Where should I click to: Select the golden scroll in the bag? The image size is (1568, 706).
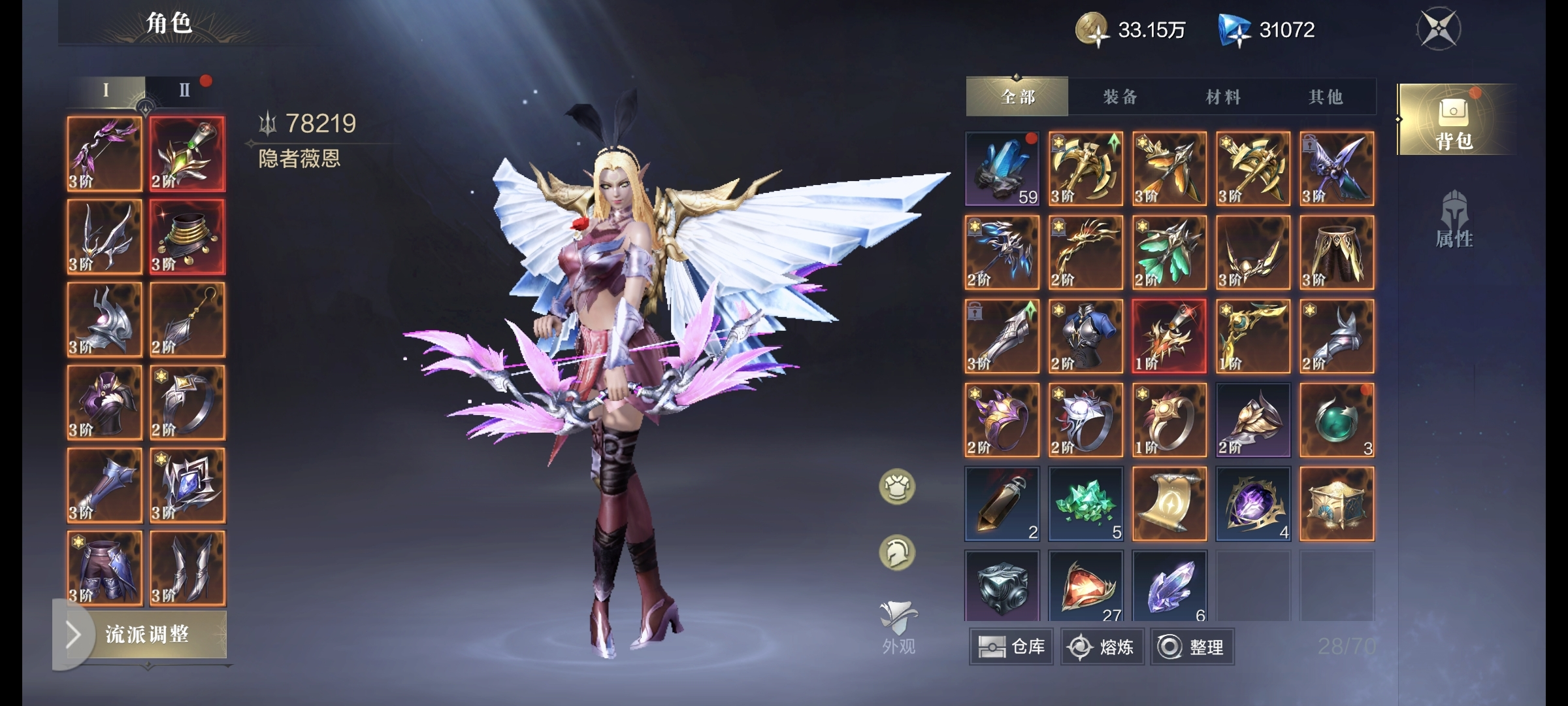click(x=1169, y=503)
